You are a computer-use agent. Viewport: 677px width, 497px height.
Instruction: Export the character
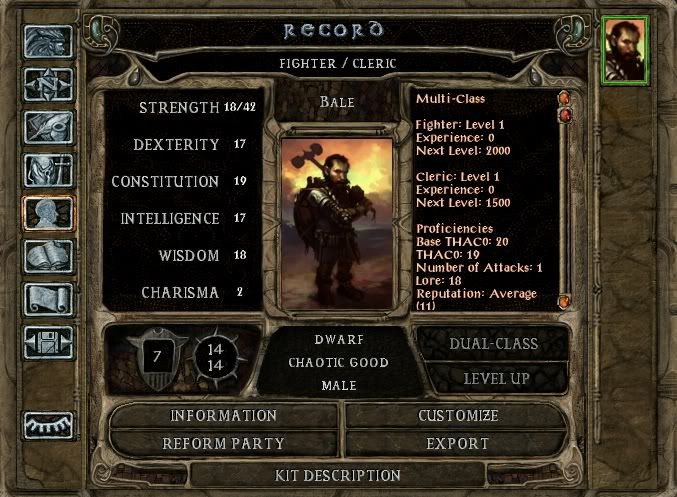457,443
